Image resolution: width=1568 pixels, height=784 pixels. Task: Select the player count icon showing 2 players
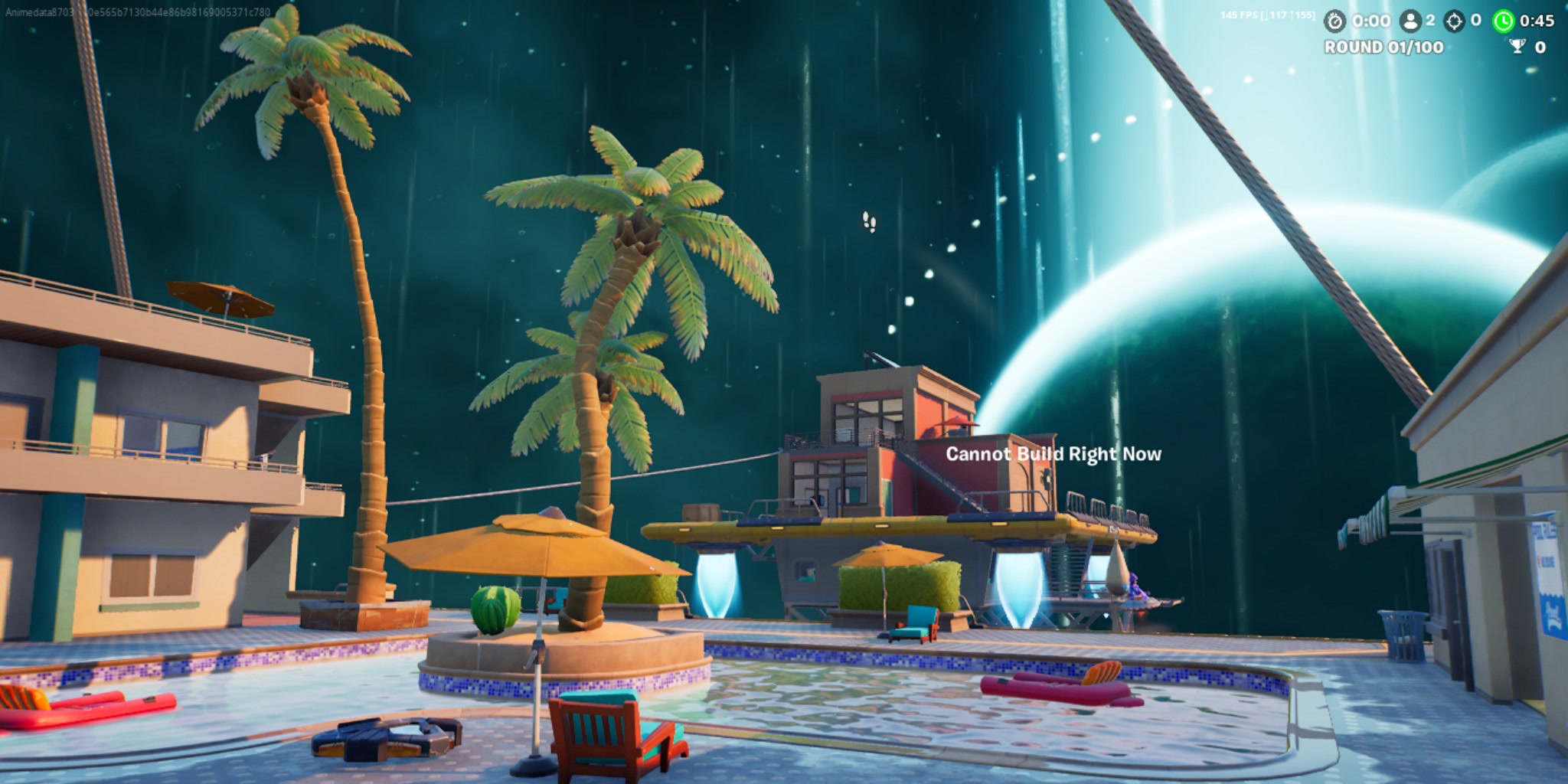[1410, 21]
